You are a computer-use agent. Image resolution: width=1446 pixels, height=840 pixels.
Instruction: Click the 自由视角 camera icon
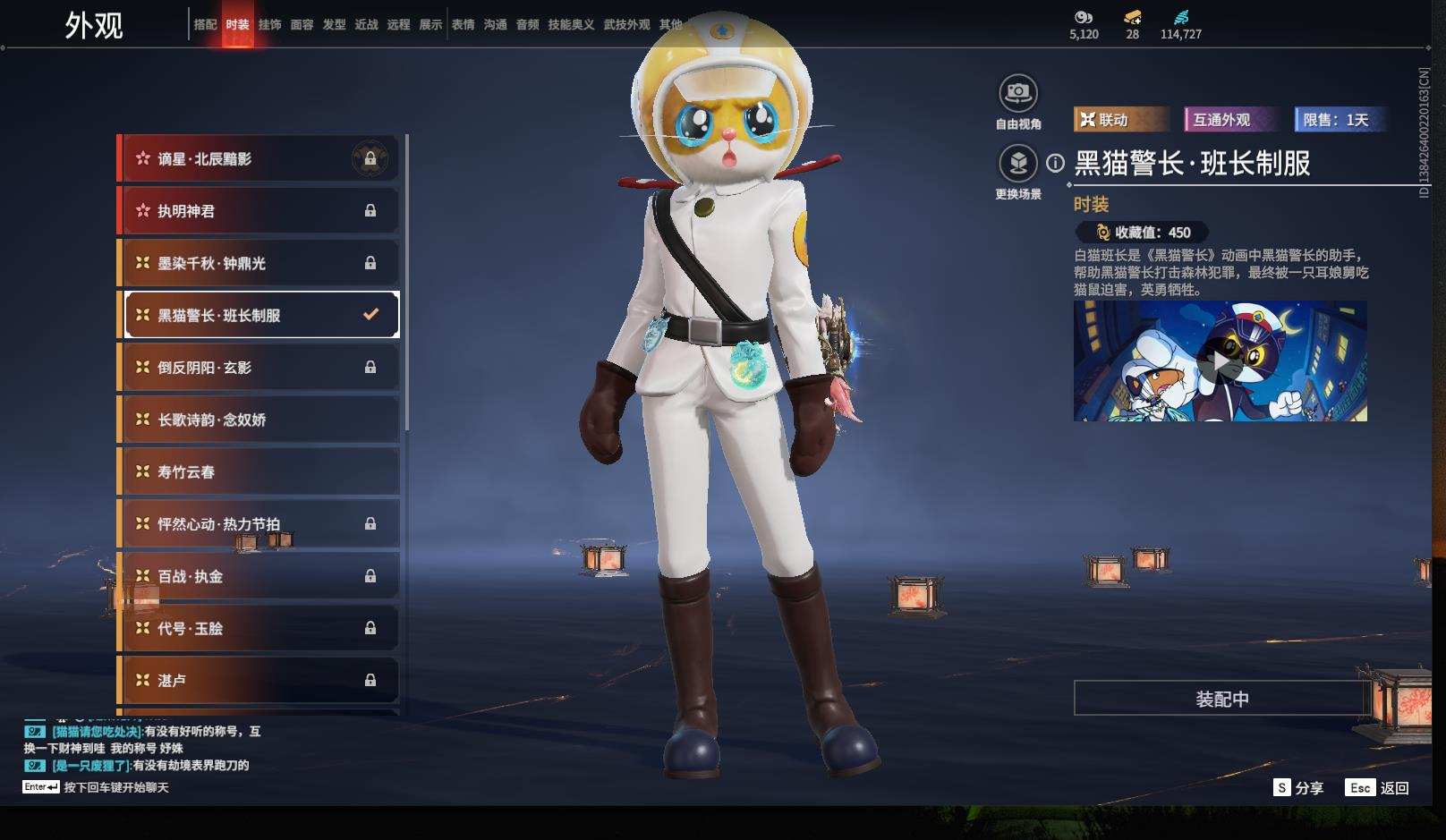tap(1017, 93)
